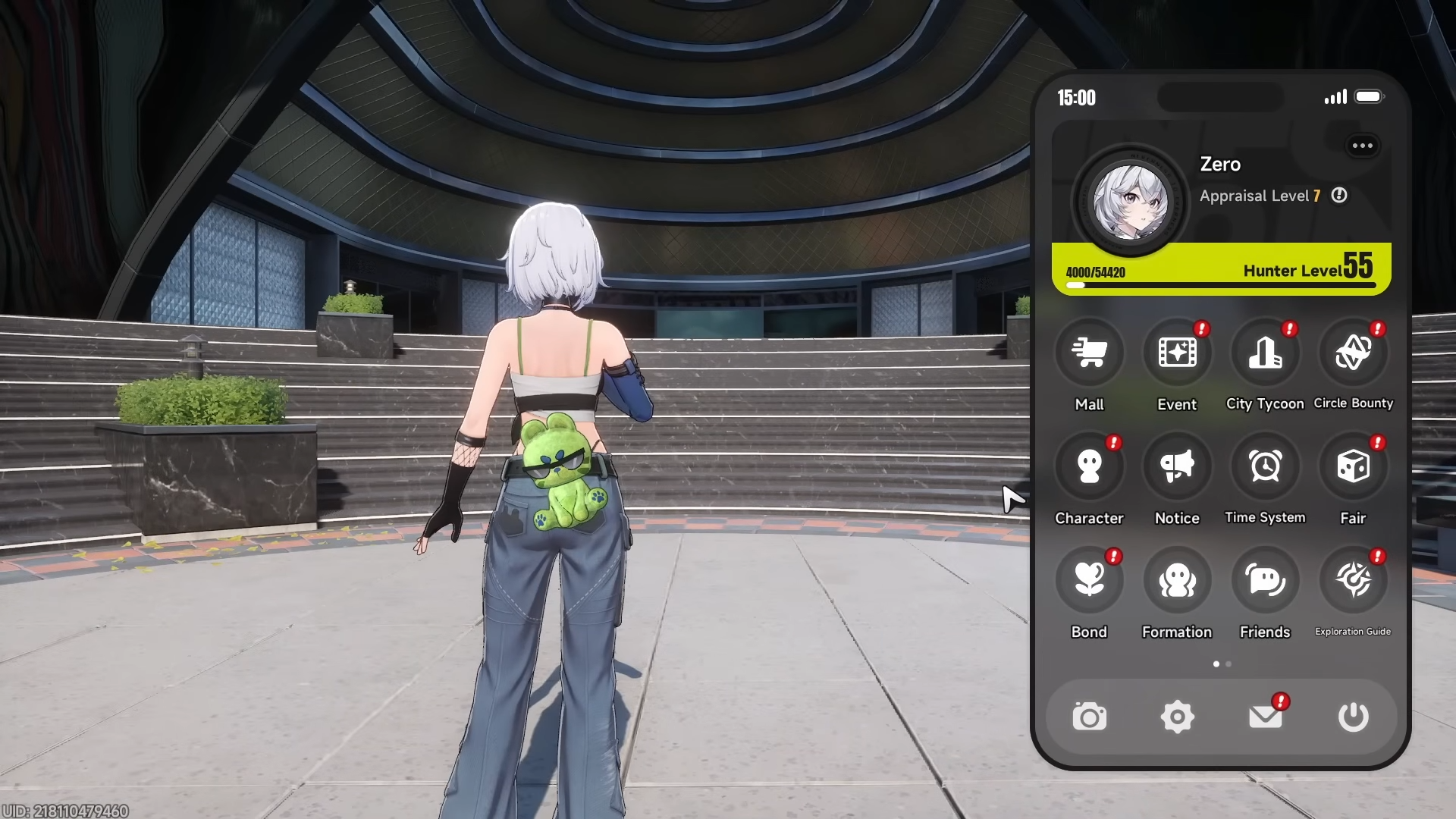This screenshot has width=1456, height=819.
Task: Launch City Tycoon
Action: pos(1265,353)
